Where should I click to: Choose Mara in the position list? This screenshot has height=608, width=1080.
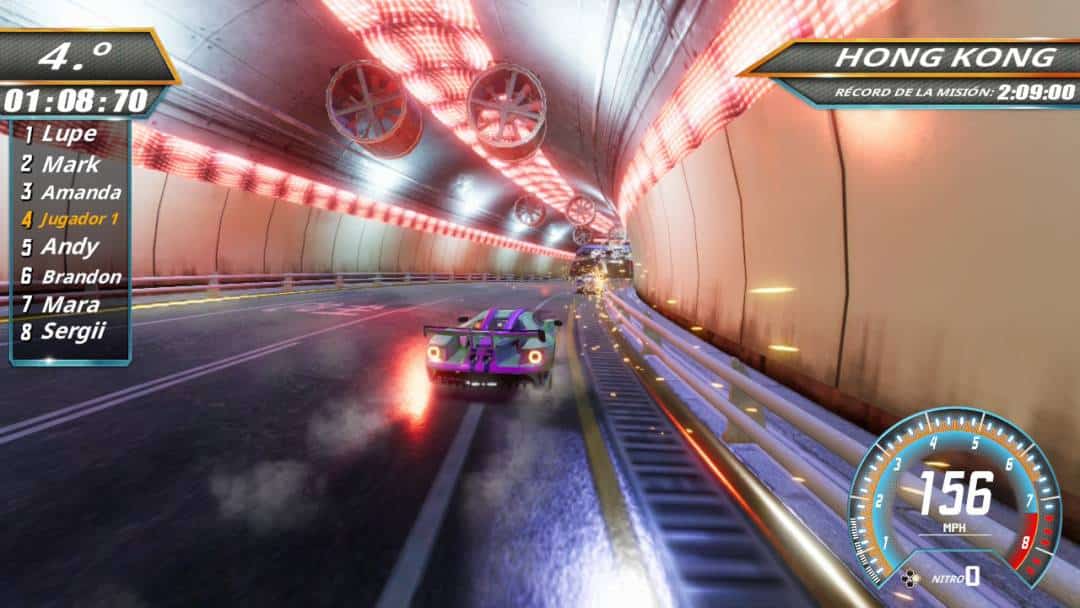(70, 304)
